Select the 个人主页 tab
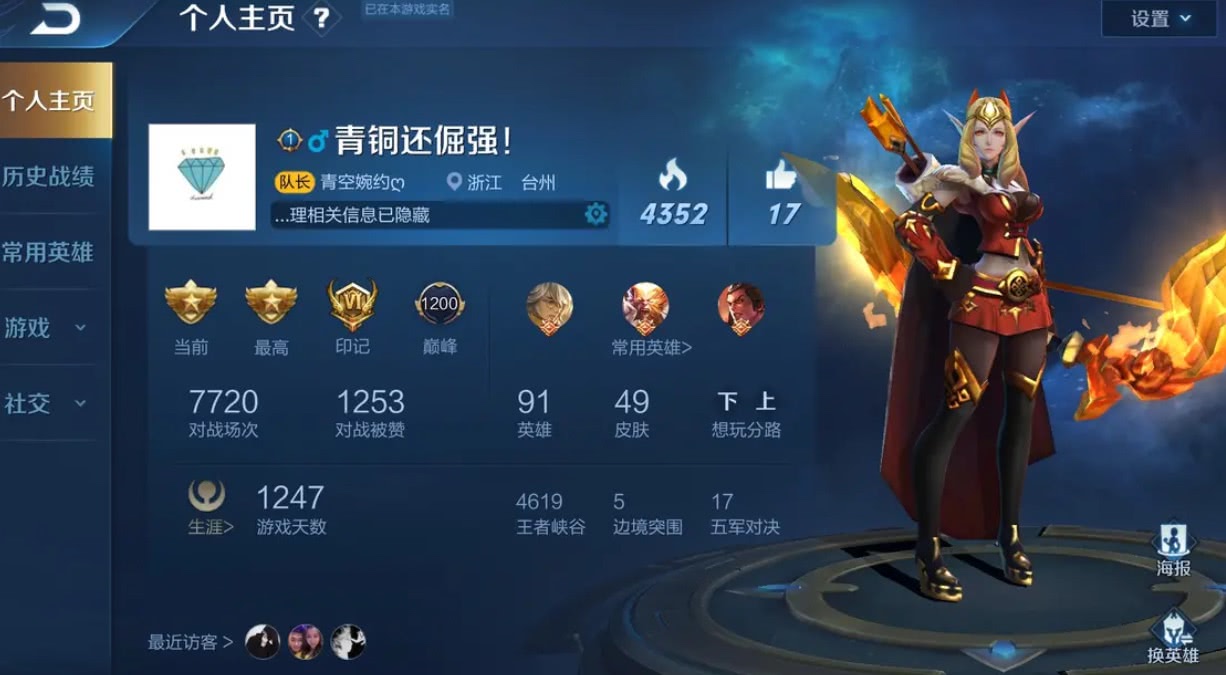1226x675 pixels. tap(51, 101)
